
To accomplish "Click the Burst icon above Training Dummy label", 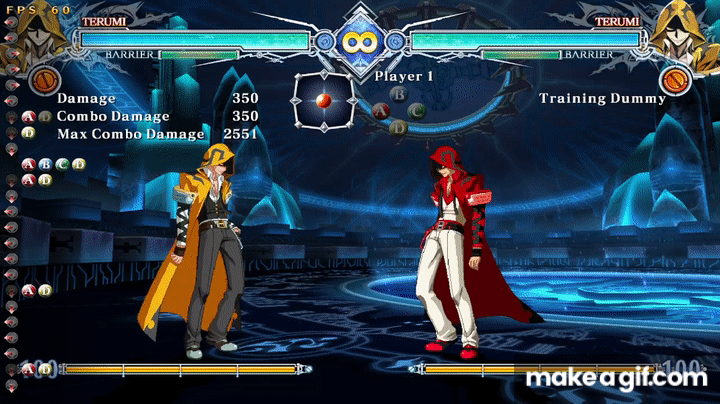I will [x=676, y=78].
